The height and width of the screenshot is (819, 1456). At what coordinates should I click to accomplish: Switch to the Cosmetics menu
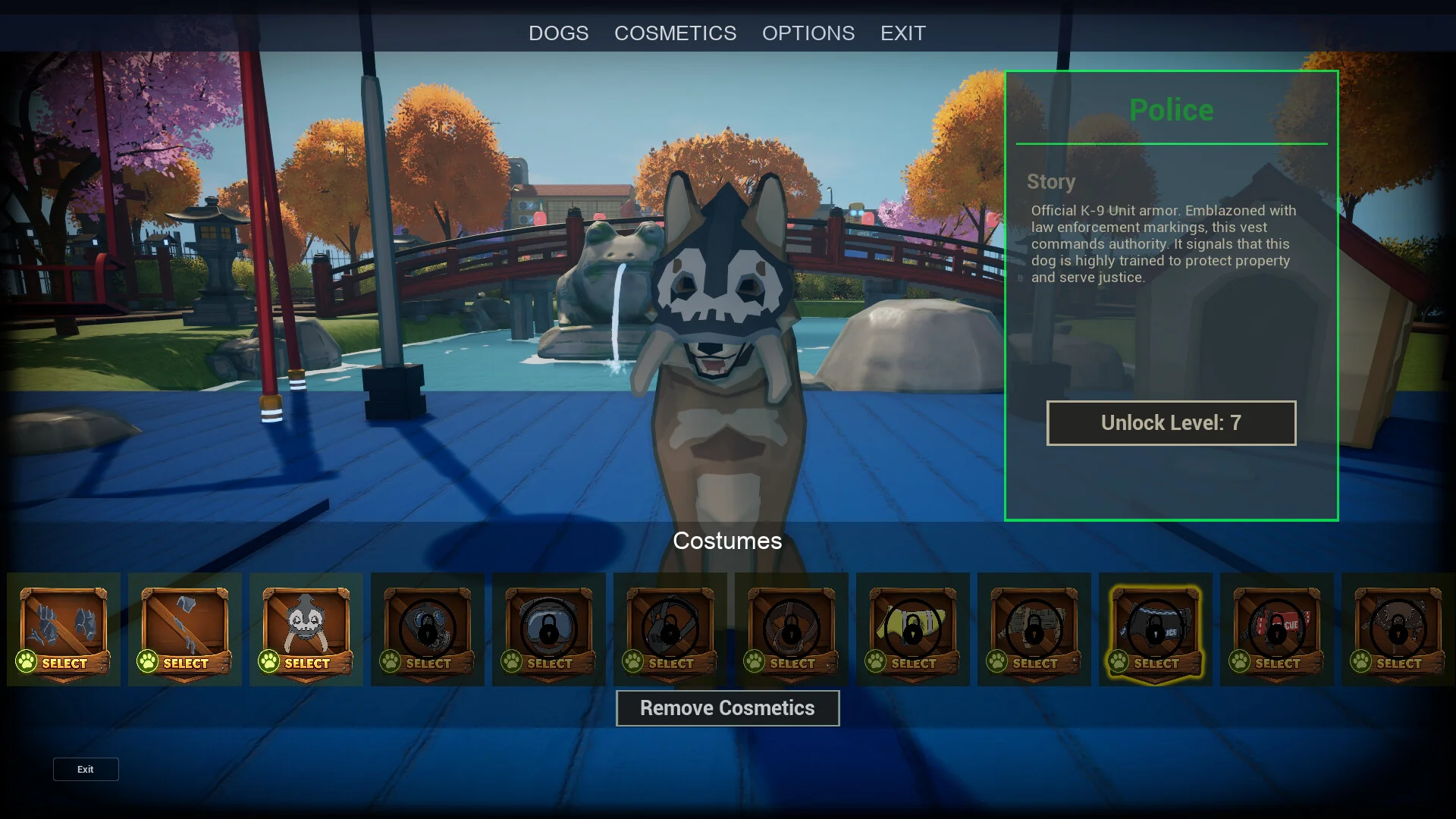675,33
